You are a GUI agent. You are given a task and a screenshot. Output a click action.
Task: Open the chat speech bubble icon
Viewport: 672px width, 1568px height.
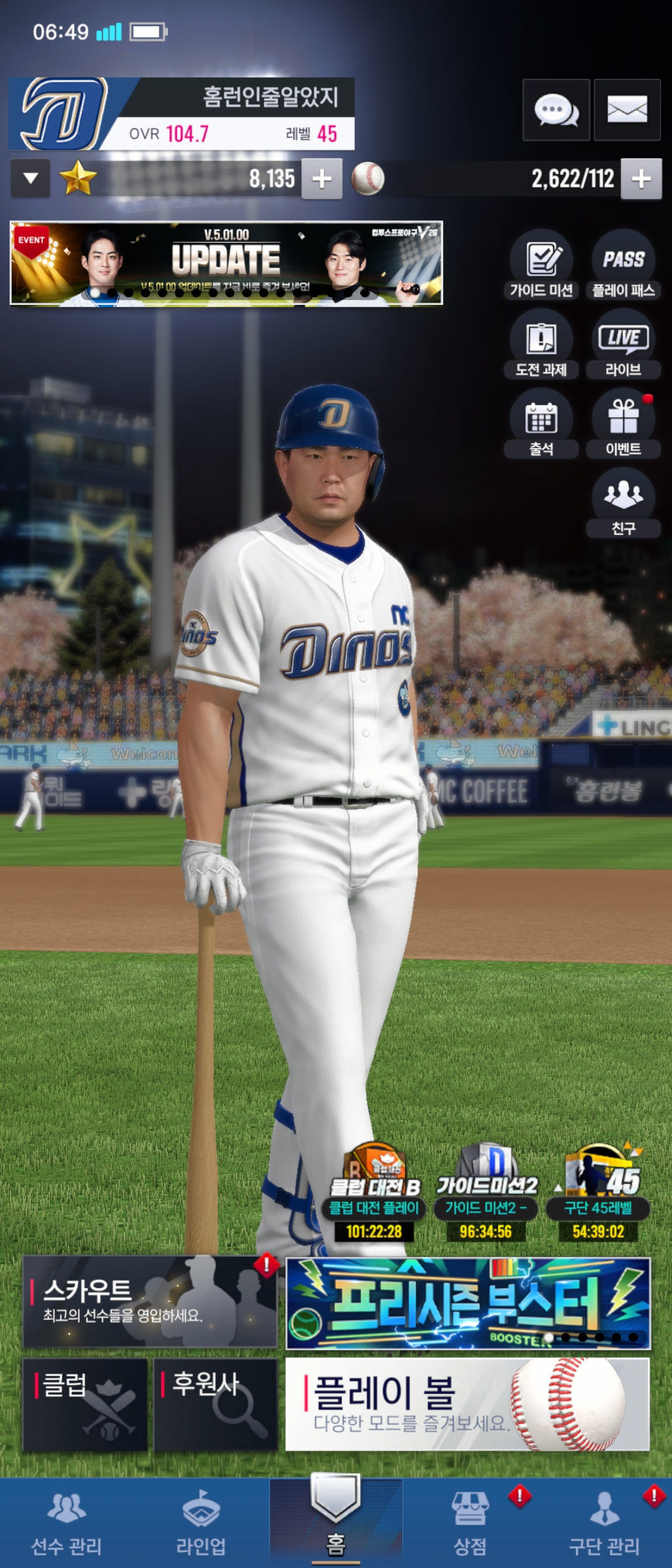click(x=556, y=110)
